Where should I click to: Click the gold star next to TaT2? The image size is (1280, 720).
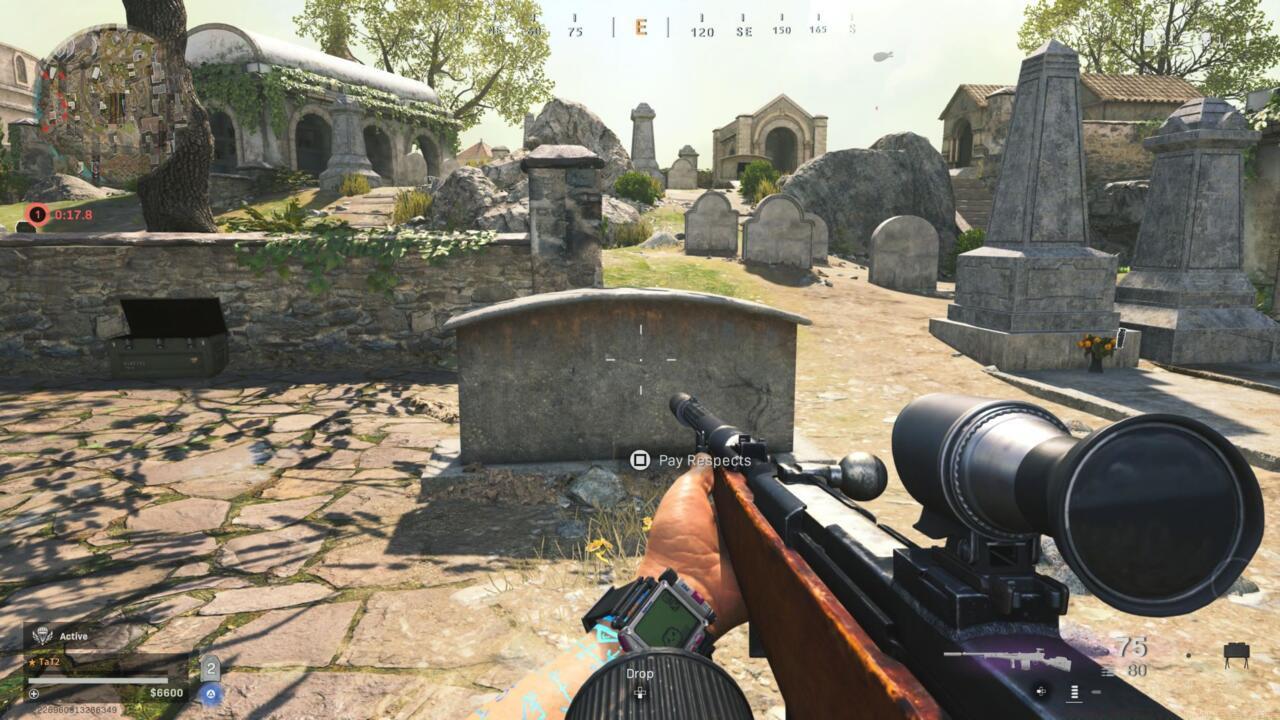pos(33,662)
